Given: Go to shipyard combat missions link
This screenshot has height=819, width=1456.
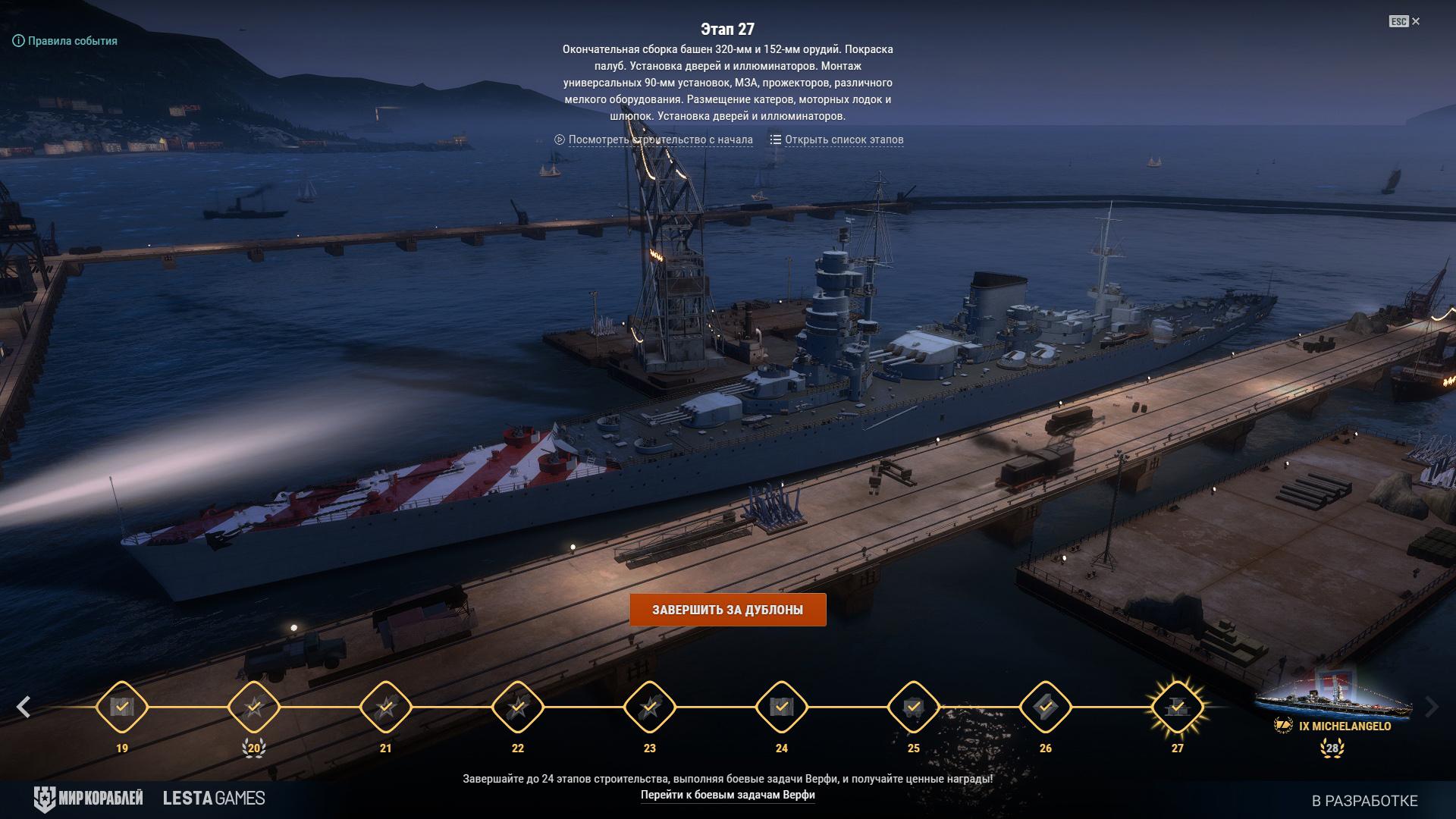Looking at the screenshot, I should 727,795.
